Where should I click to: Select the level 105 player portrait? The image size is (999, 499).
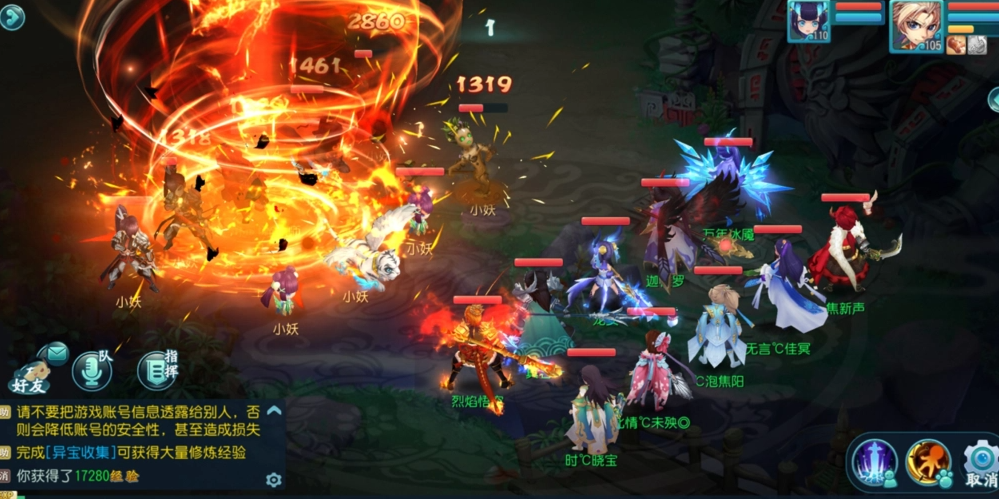click(916, 24)
